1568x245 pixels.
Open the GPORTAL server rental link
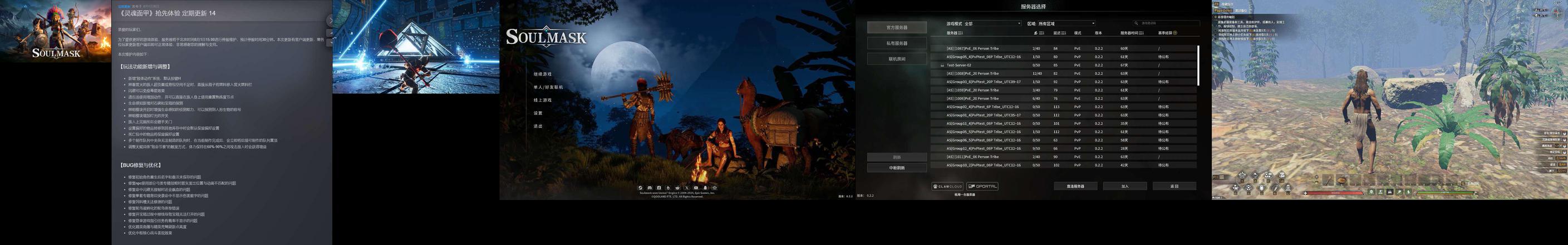[982, 186]
